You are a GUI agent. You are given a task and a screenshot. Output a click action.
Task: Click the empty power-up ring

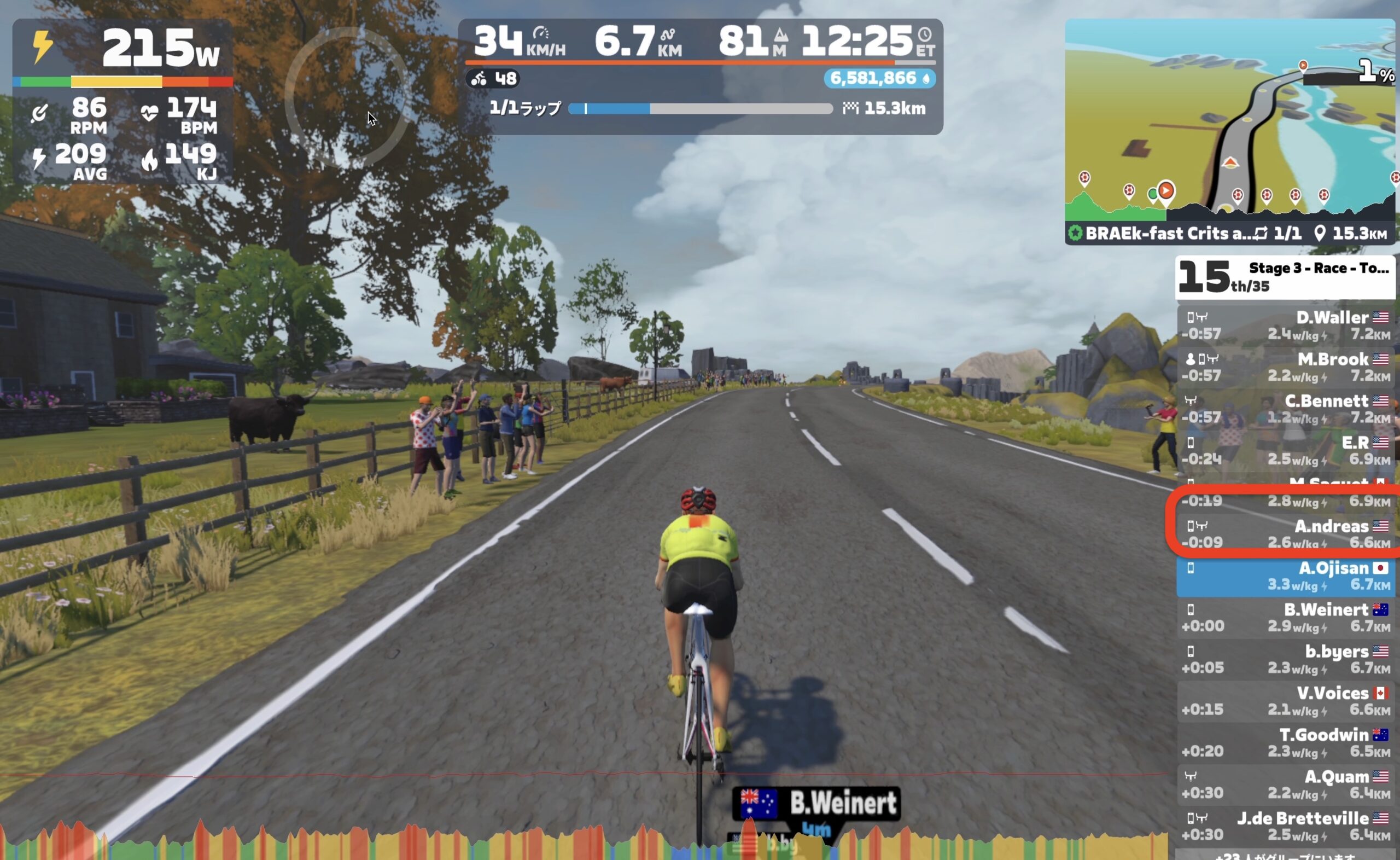click(348, 97)
